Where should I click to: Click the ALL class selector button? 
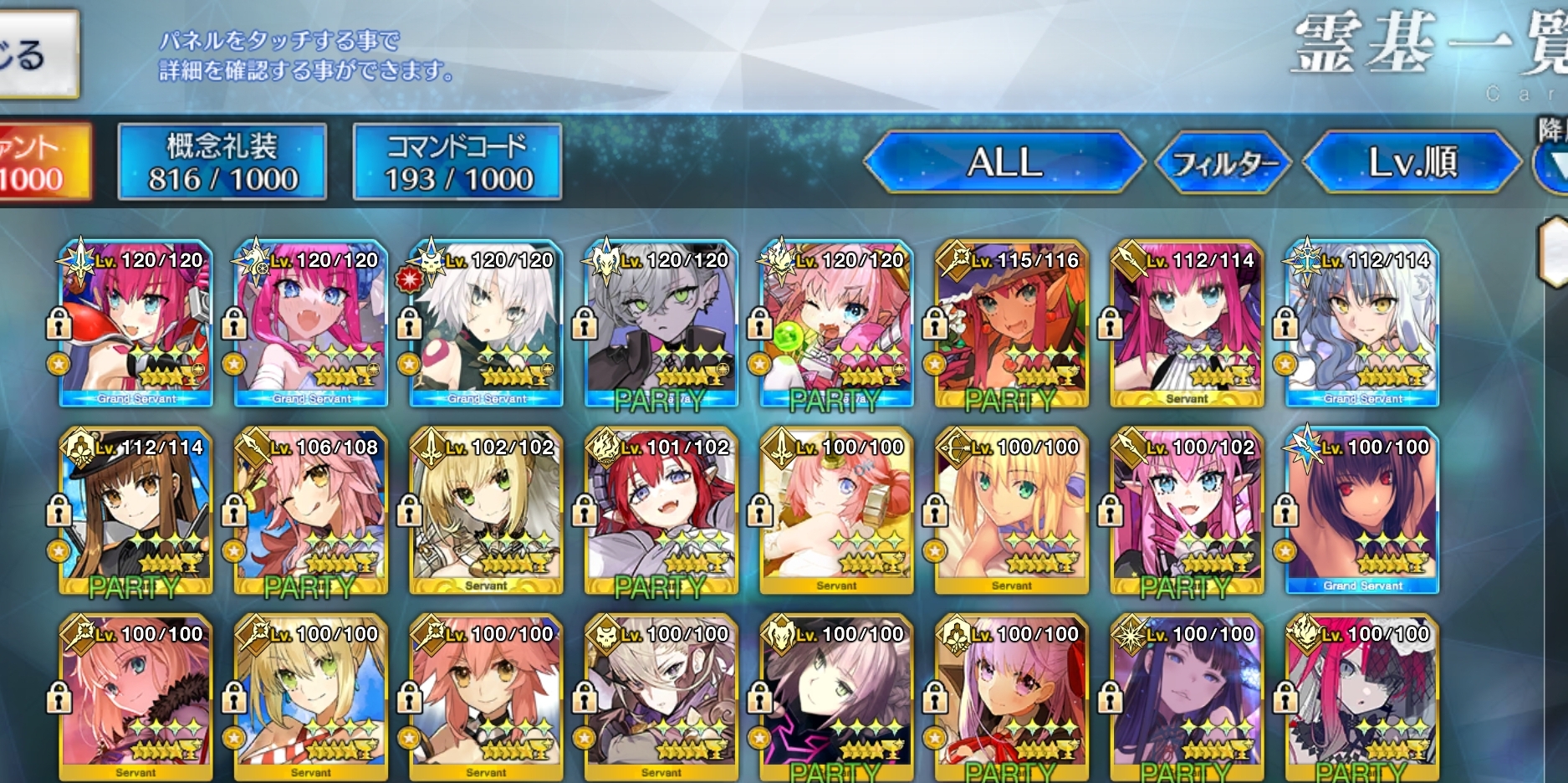pyautogui.click(x=1004, y=162)
